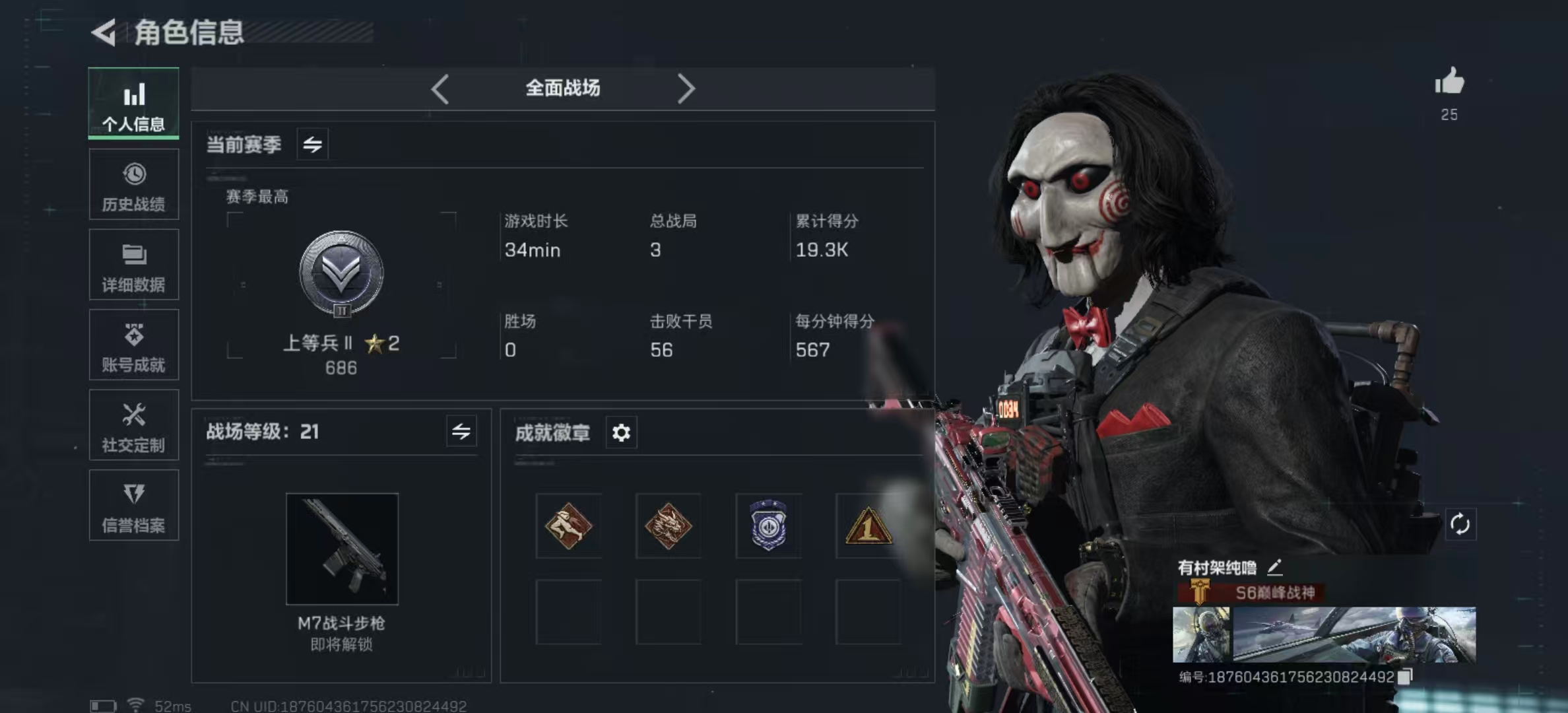Open badge settings via the gear icon
The image size is (1568, 713).
(620, 433)
